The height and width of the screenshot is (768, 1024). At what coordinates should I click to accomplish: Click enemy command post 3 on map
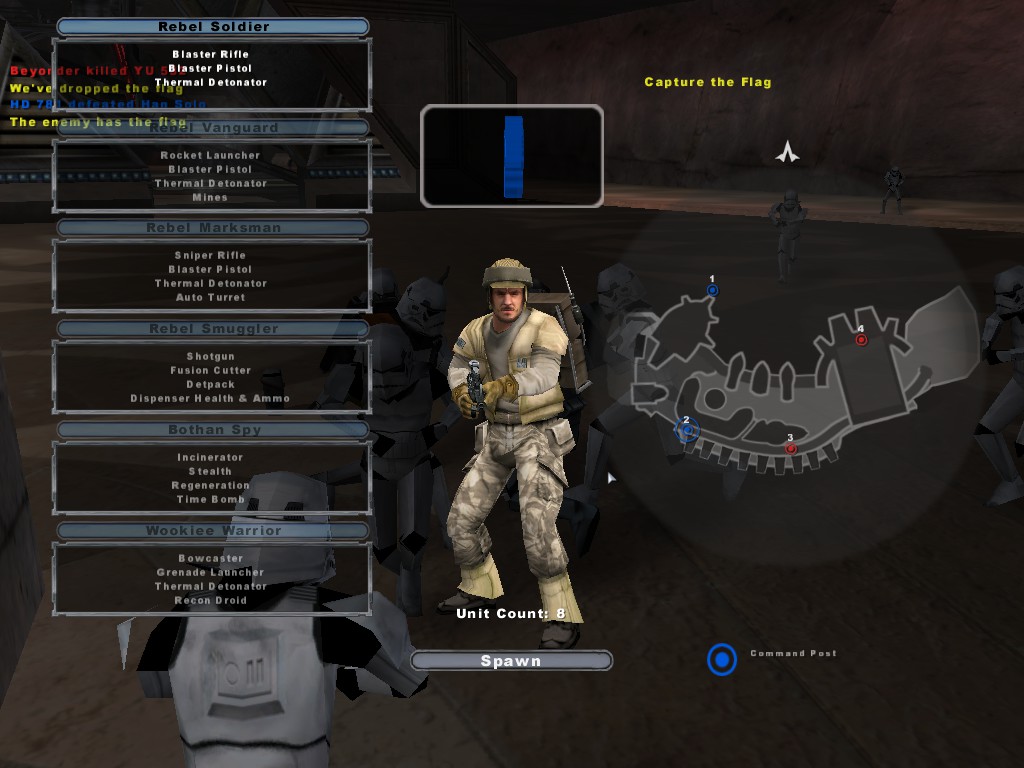(x=790, y=449)
